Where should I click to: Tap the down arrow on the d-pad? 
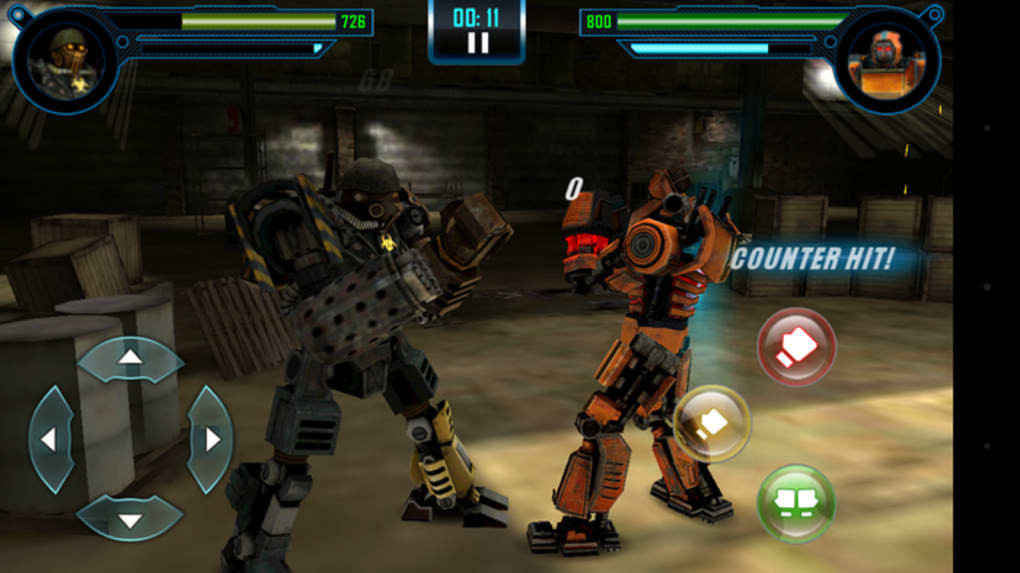pyautogui.click(x=130, y=518)
